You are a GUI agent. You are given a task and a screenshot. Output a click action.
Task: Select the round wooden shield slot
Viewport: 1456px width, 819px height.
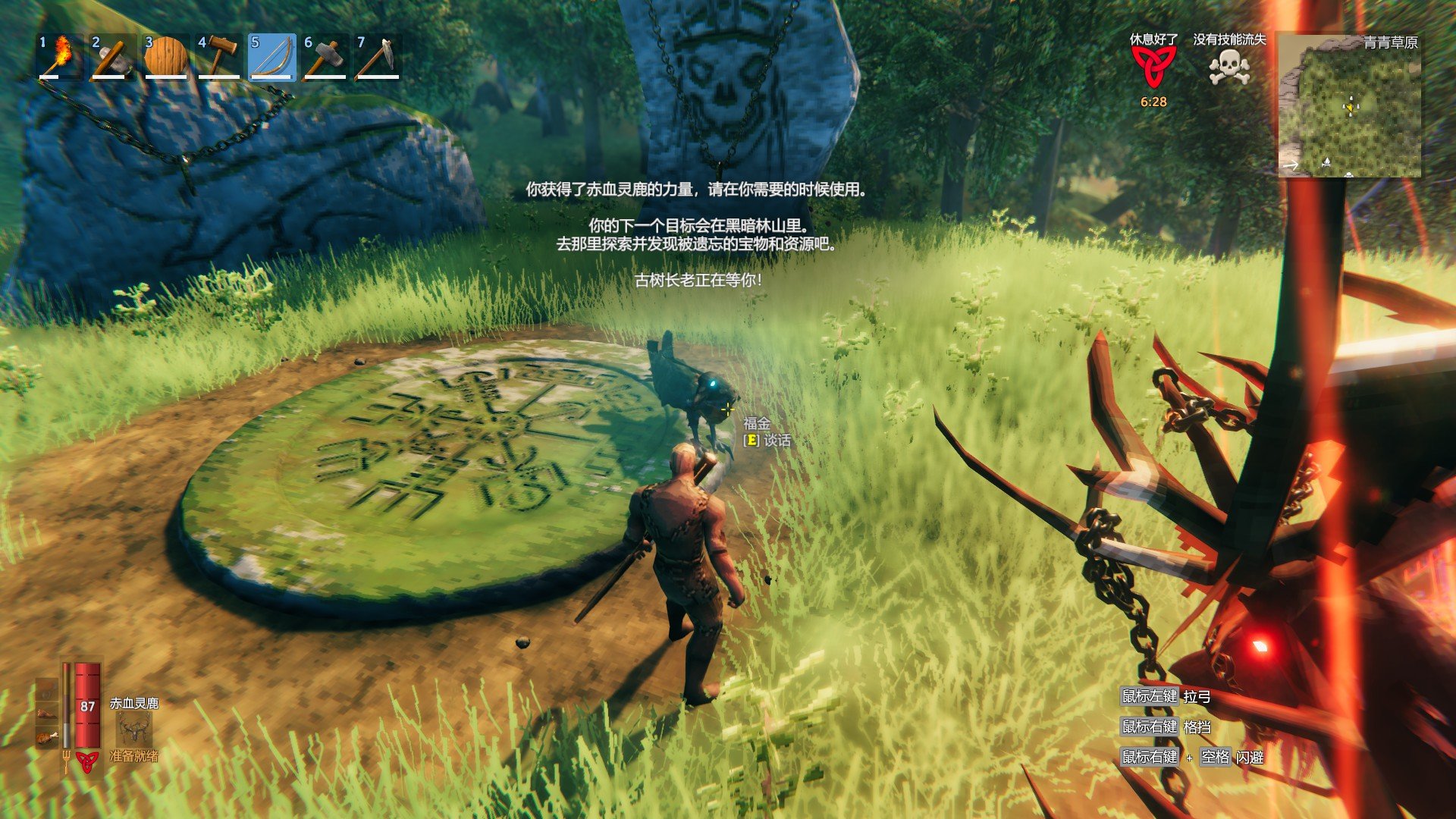(166, 57)
